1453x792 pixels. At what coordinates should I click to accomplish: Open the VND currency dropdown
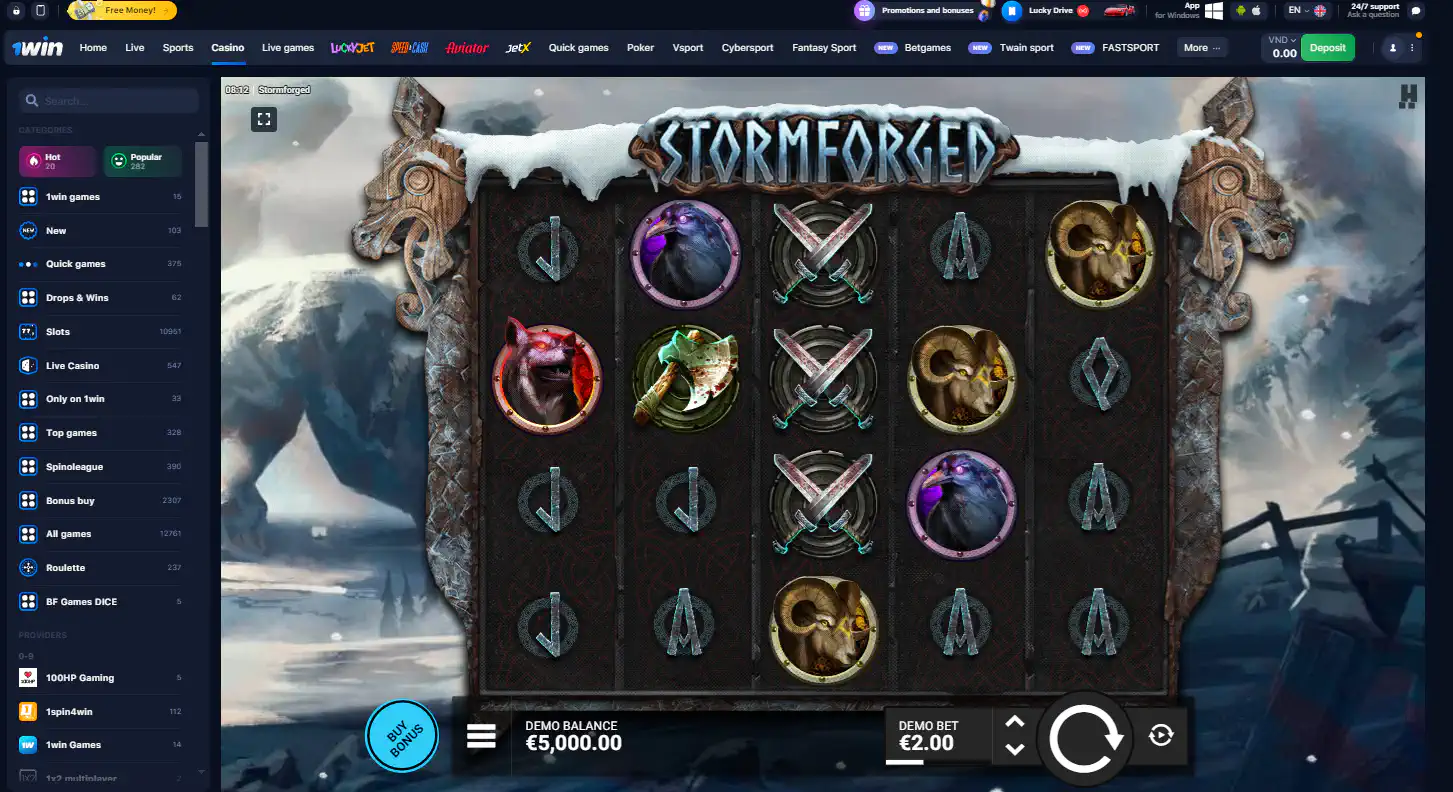[x=1283, y=42]
